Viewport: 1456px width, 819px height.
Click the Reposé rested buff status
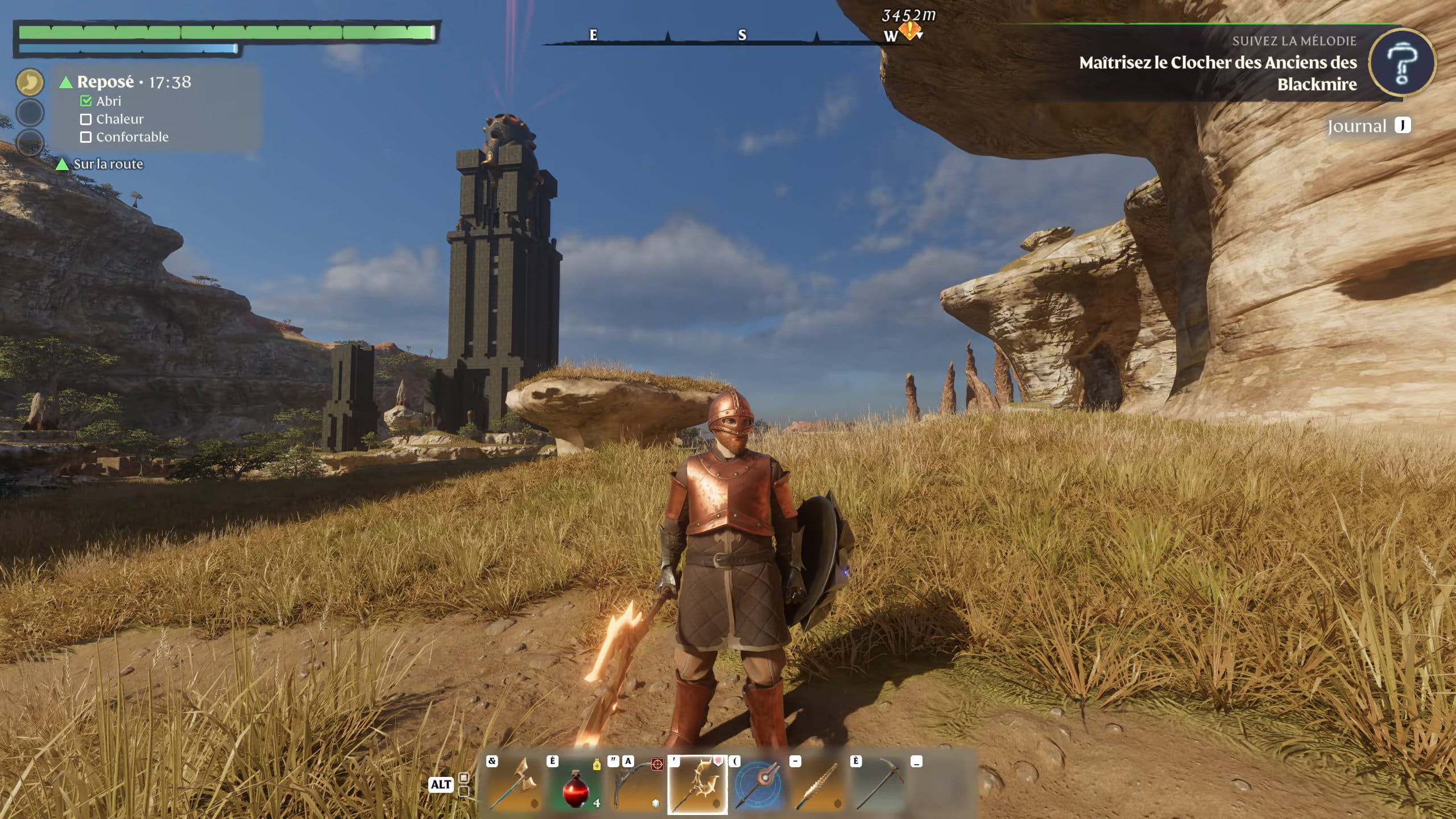coord(106,82)
